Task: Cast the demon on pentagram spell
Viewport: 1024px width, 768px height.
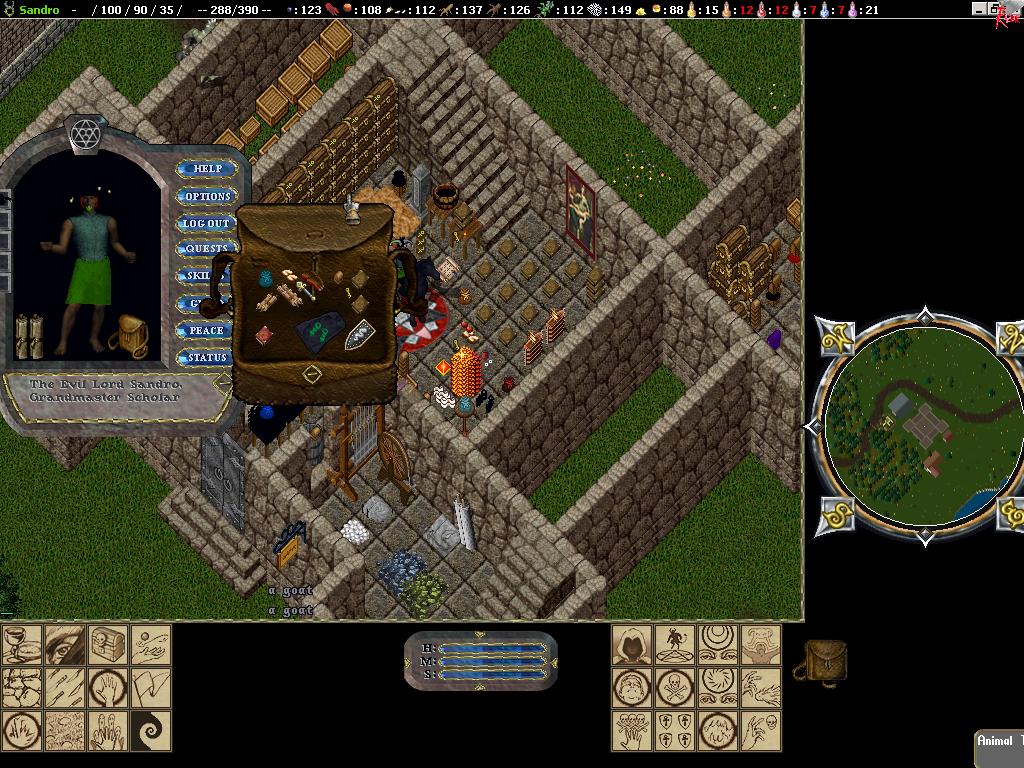Action: click(675, 645)
